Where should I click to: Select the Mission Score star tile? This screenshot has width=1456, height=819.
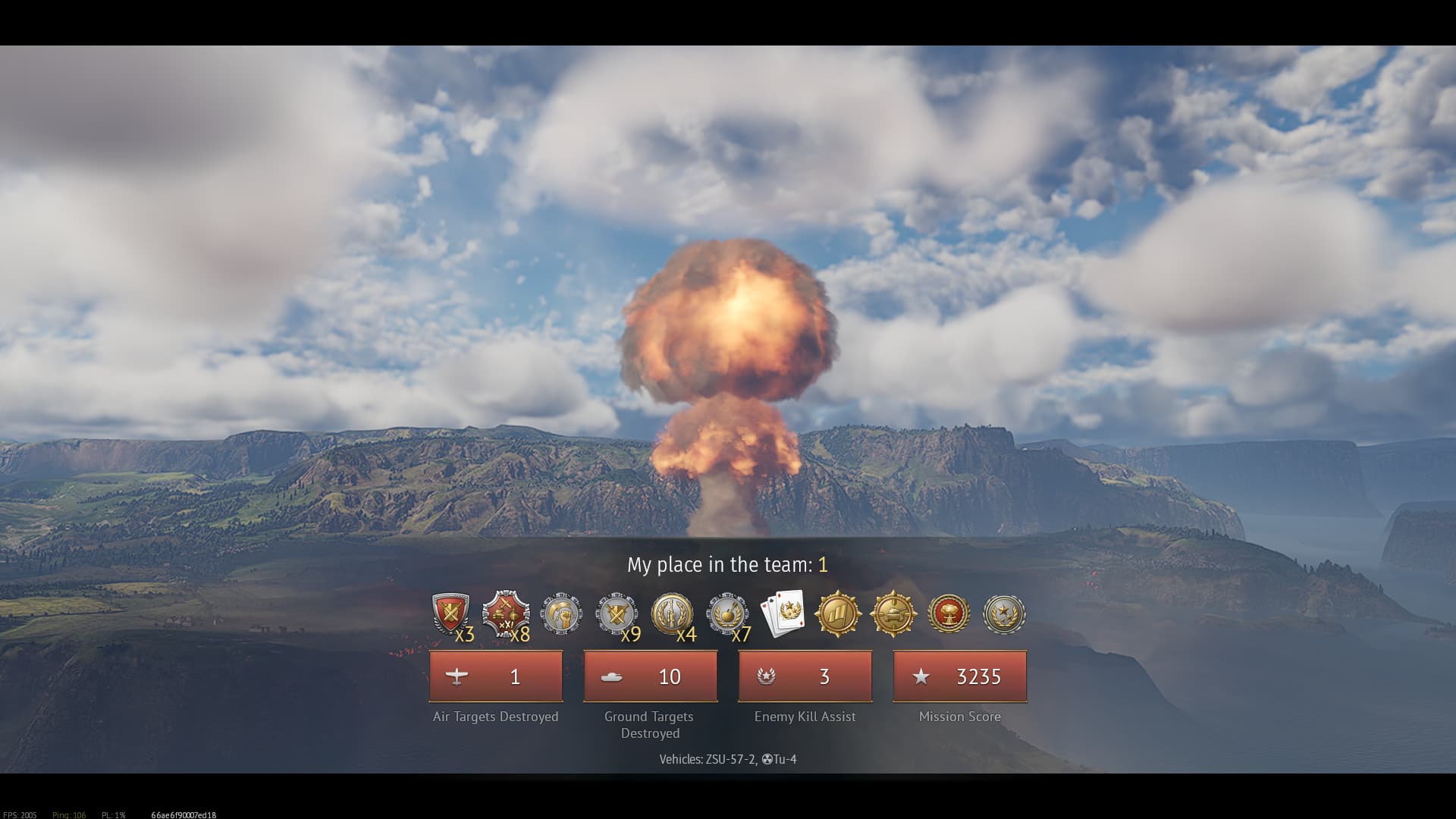[x=960, y=676]
